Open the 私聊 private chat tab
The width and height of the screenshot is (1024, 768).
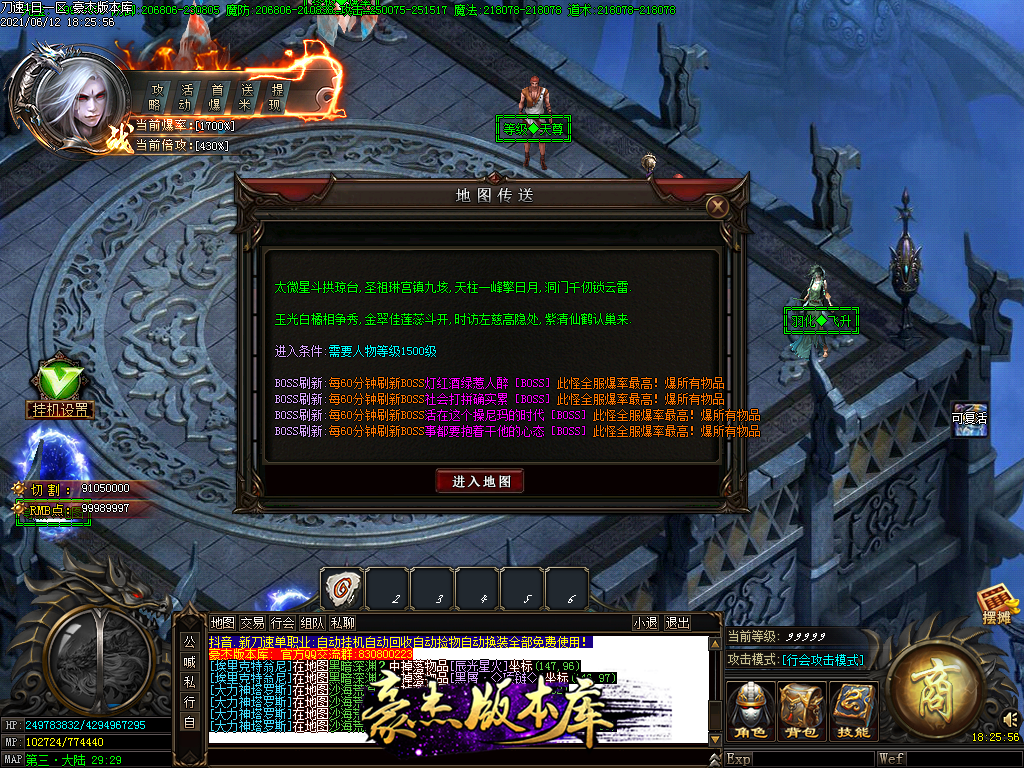[342, 623]
